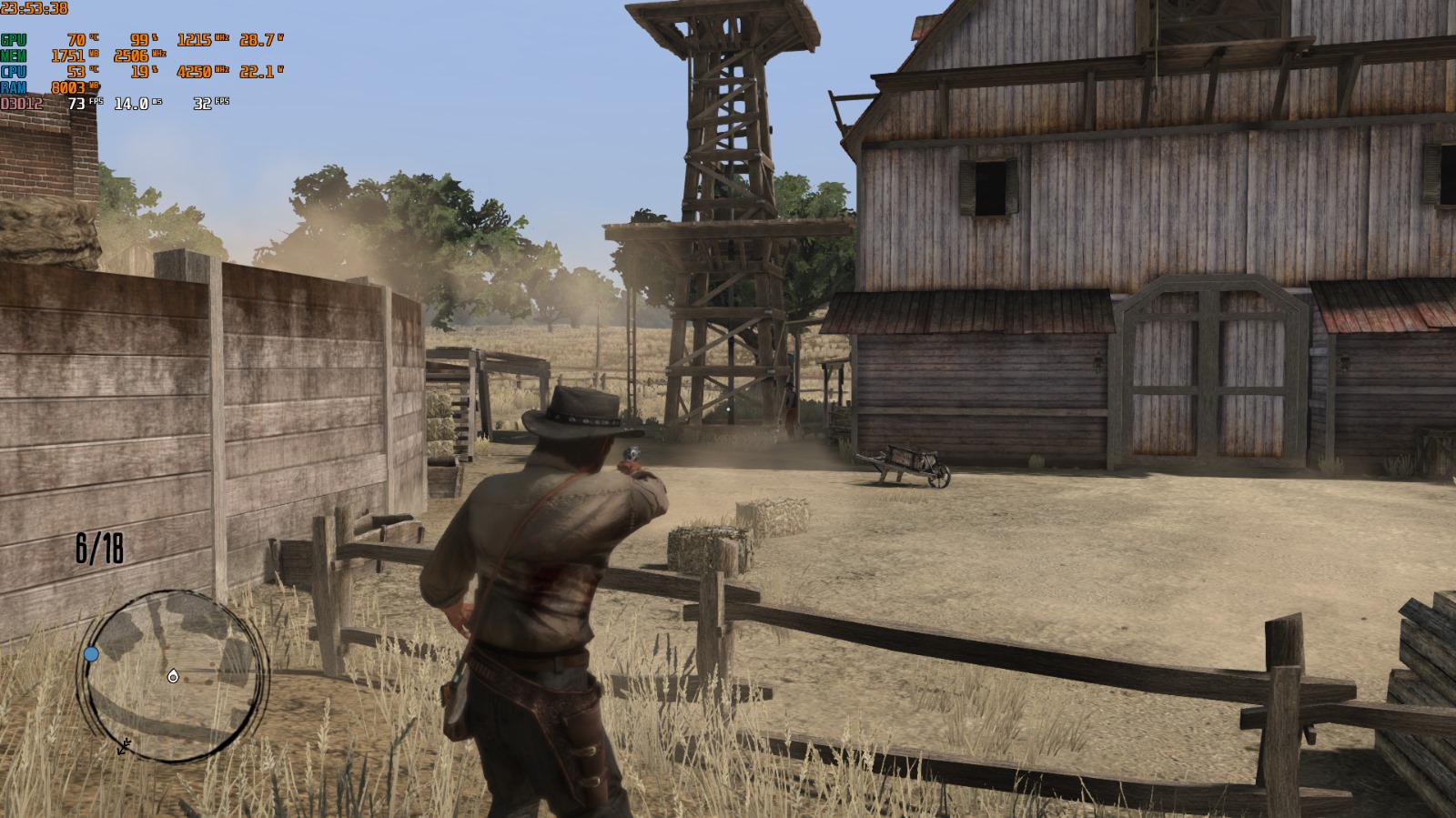Select the CPU row of the overlay
This screenshot has width=1456, height=818.
(13, 71)
